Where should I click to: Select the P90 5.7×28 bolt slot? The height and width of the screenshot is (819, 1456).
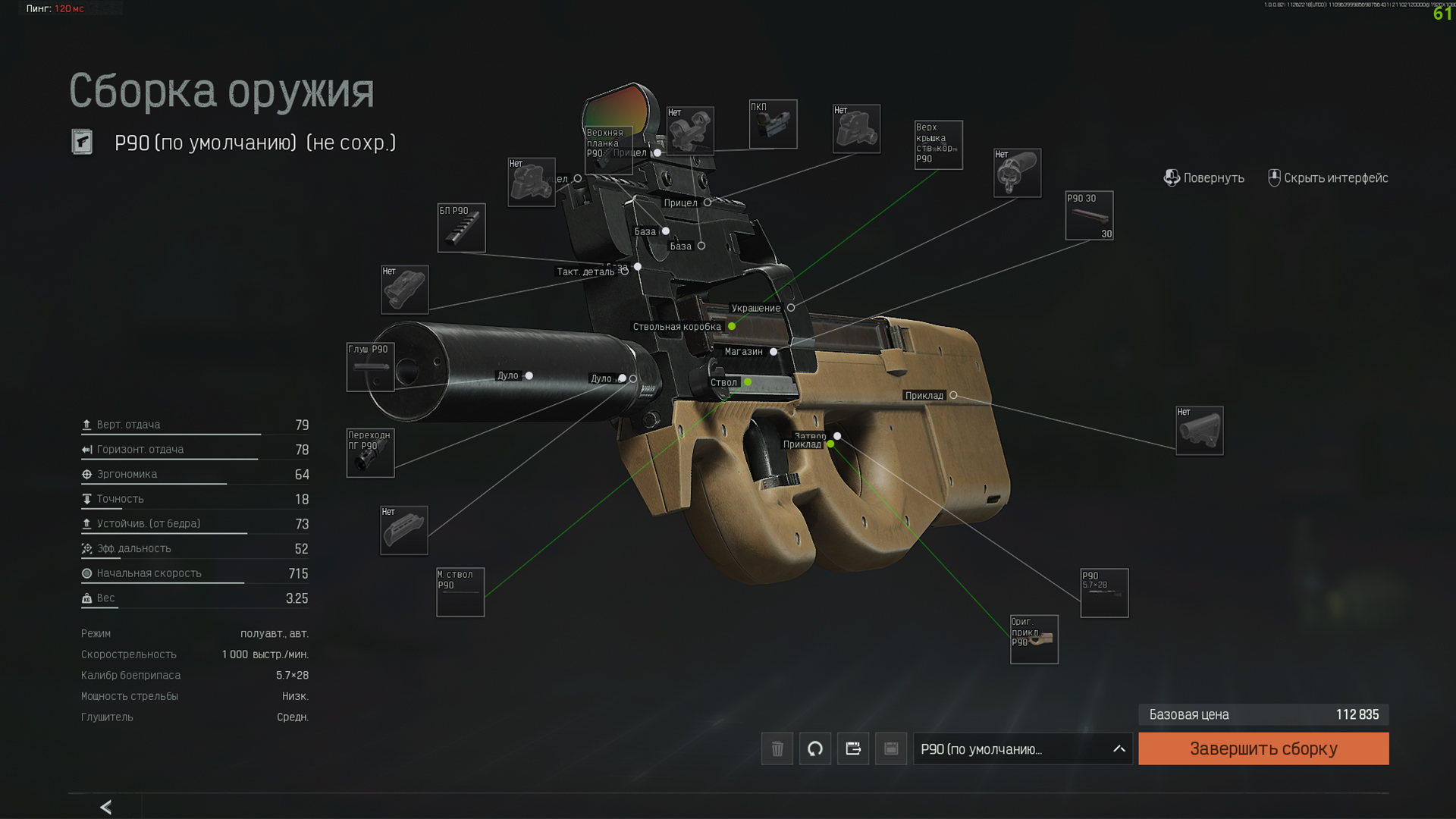point(1103,592)
